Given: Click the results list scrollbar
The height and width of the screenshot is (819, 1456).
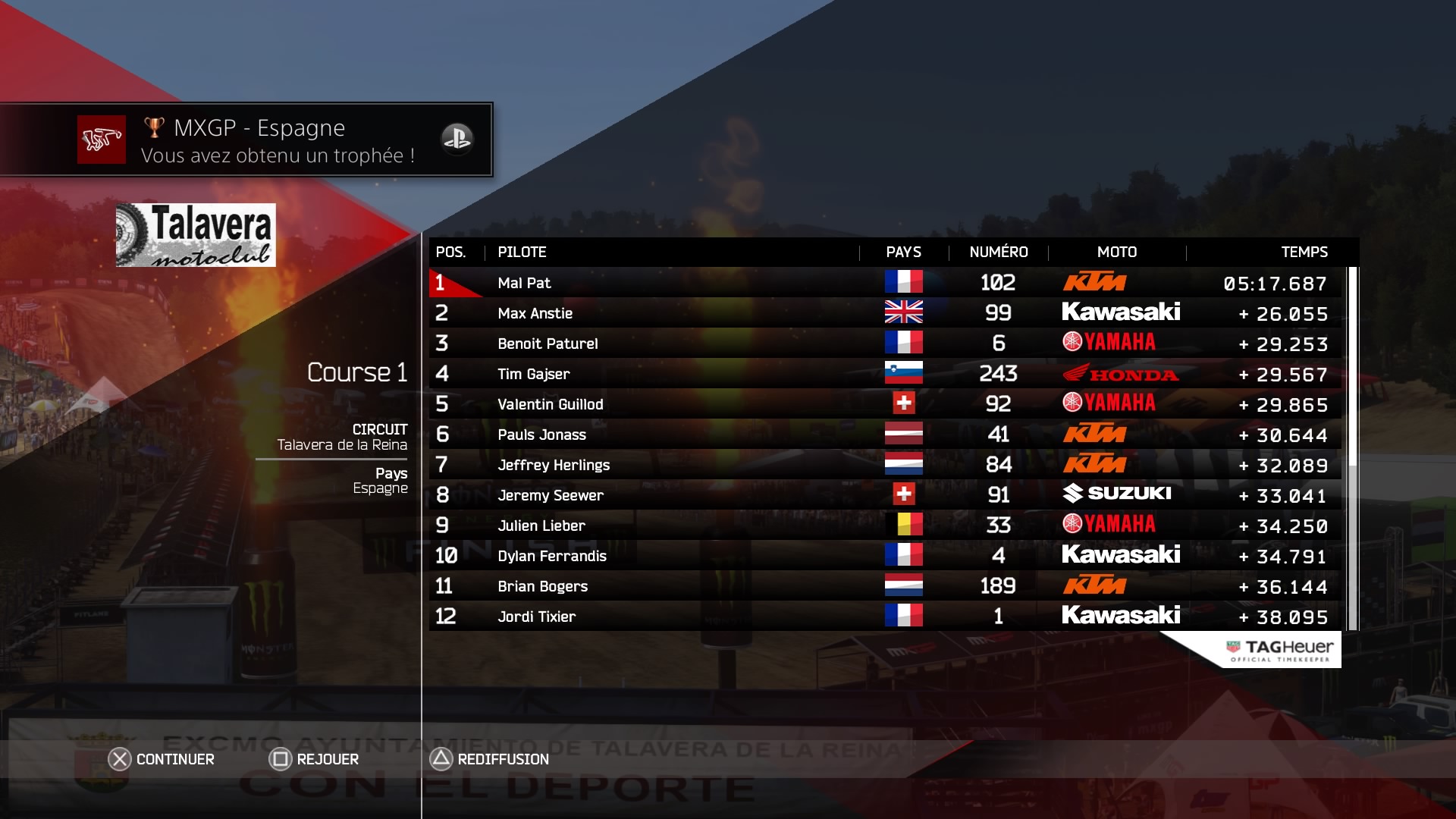Looking at the screenshot, I should tap(1352, 447).
